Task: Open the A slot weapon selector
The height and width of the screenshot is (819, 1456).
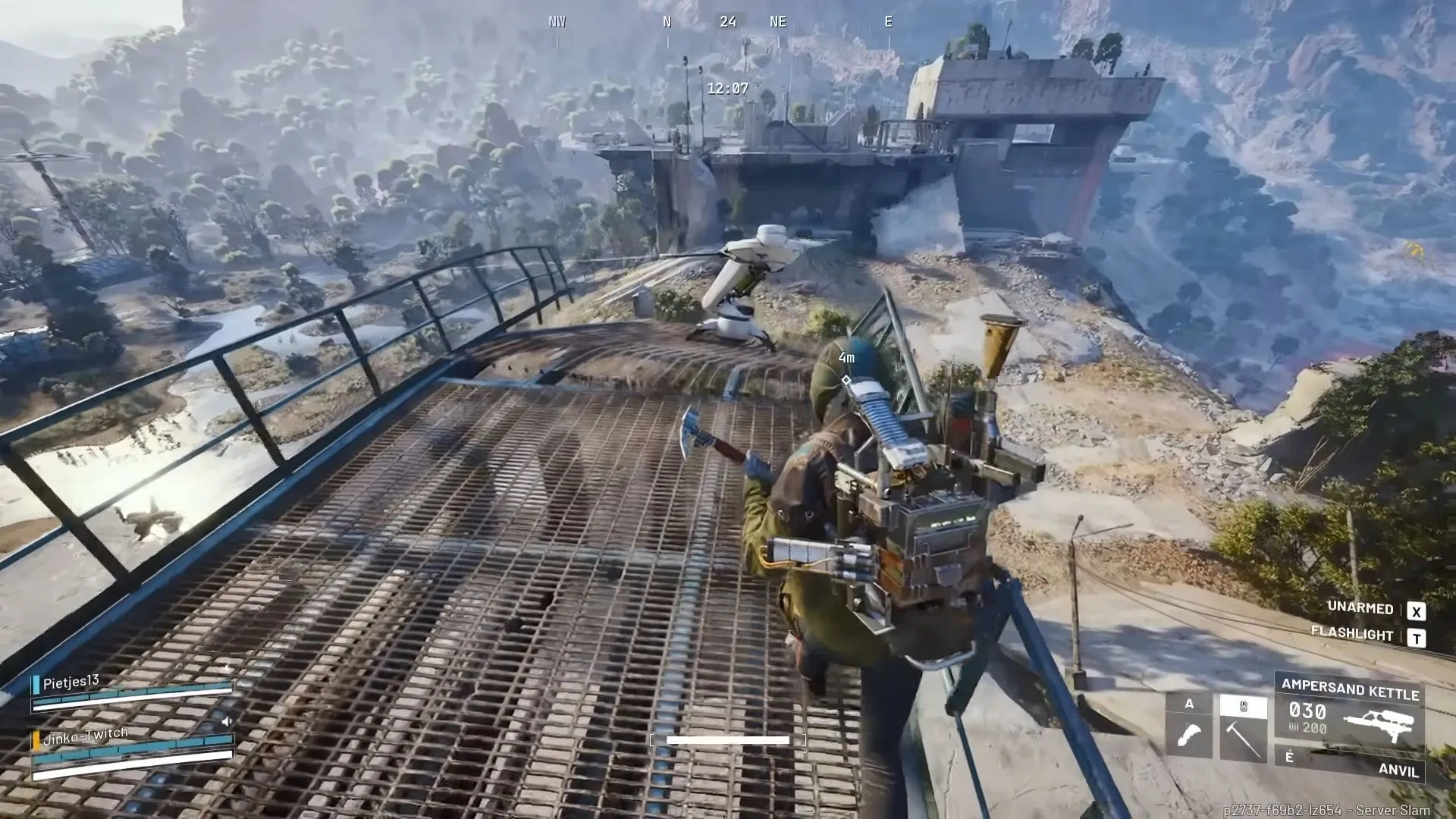Action: (1189, 703)
